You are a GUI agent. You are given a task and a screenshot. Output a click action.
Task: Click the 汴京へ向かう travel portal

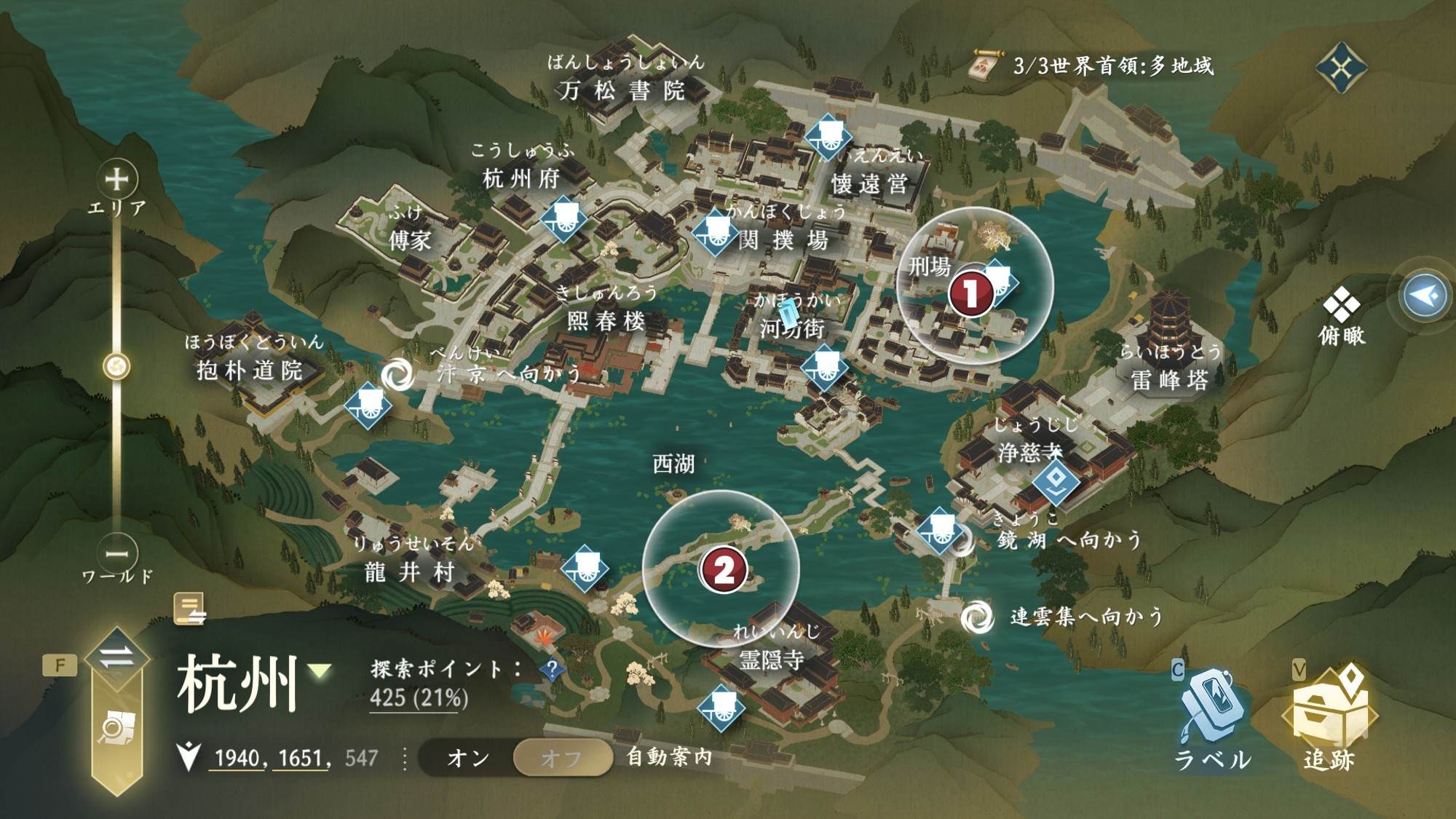[x=397, y=374]
